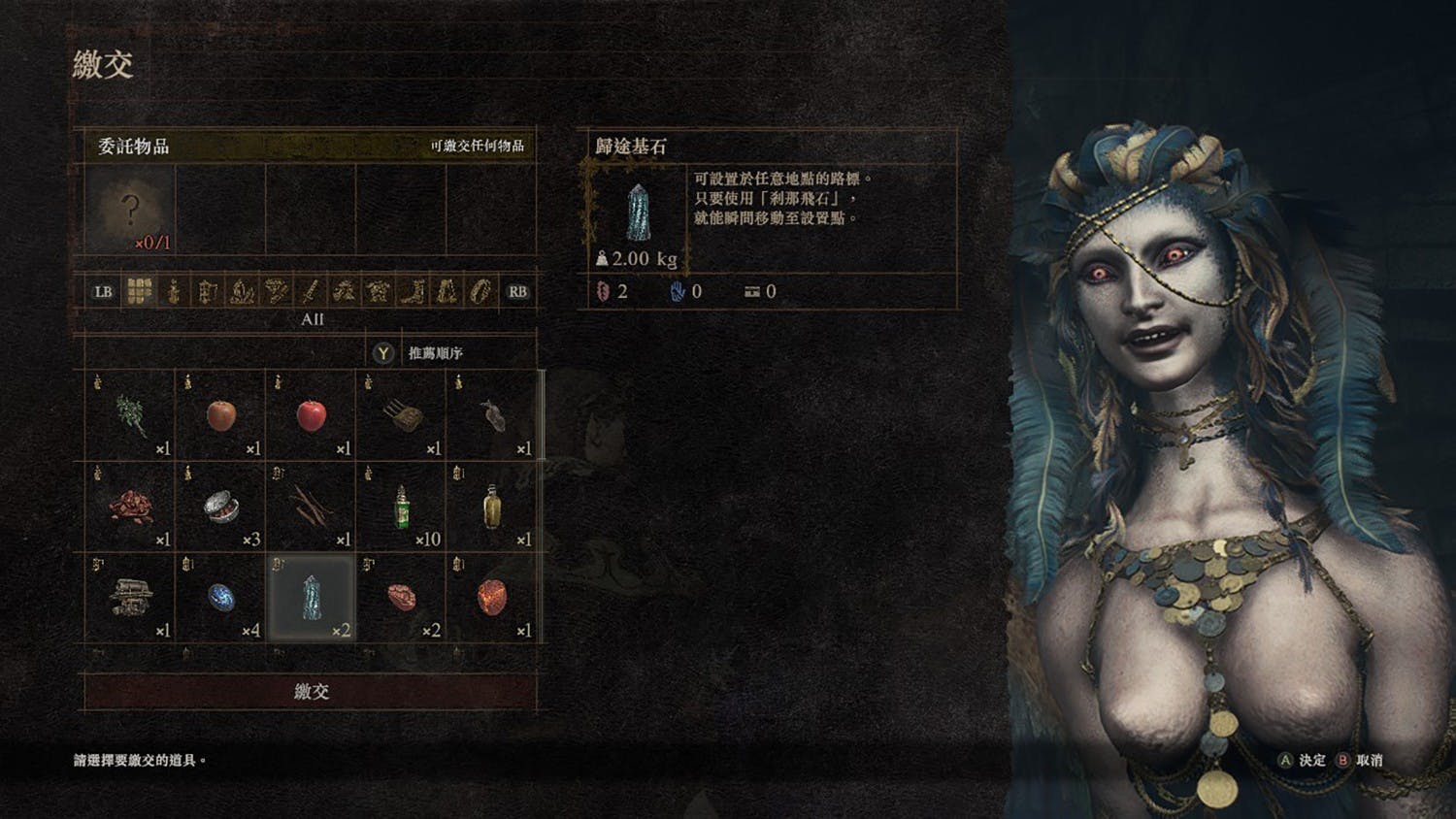
Task: Pick the bundle of brown sticks
Action: click(311, 506)
